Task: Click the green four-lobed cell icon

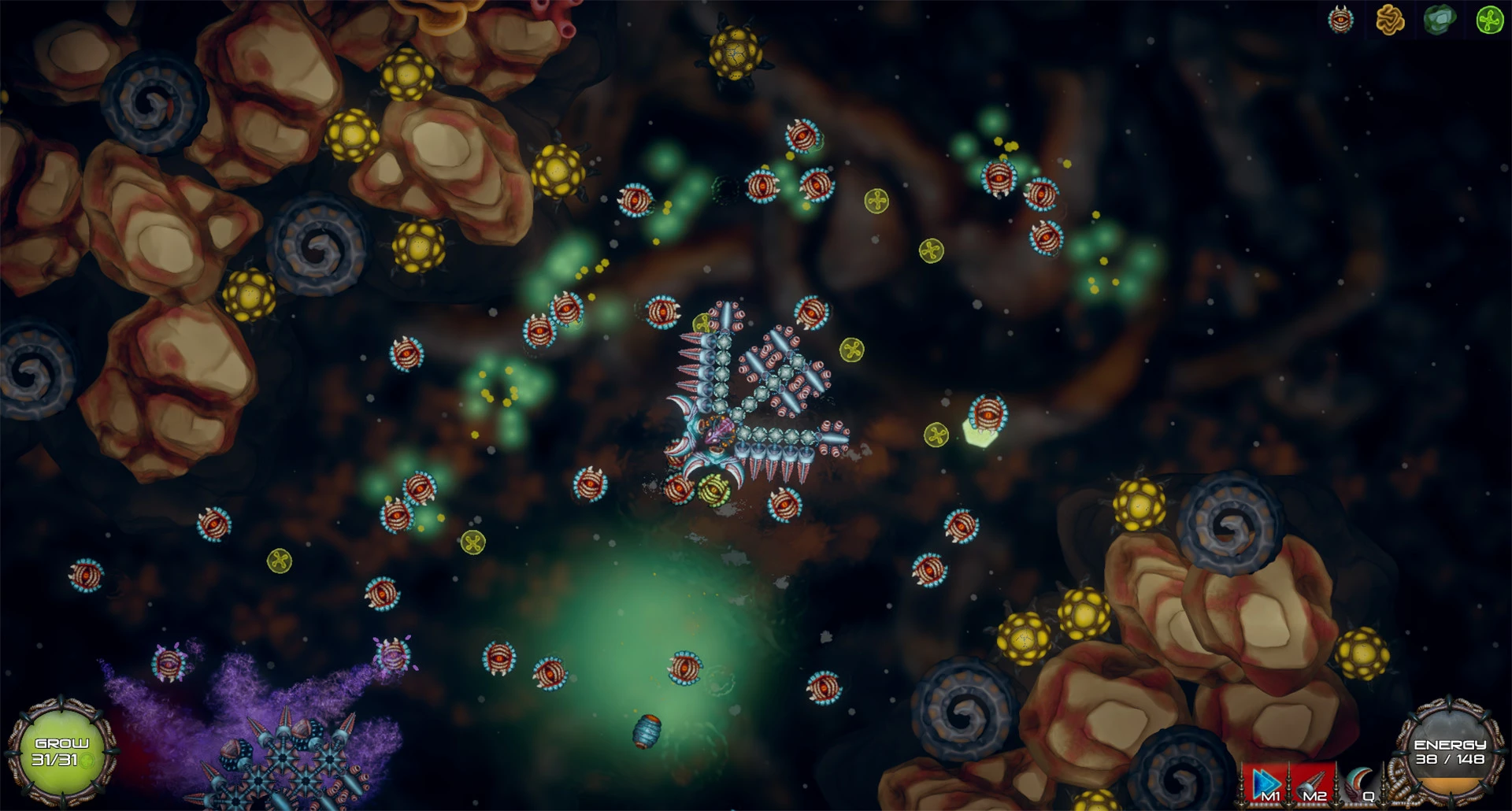Action: tap(1489, 20)
